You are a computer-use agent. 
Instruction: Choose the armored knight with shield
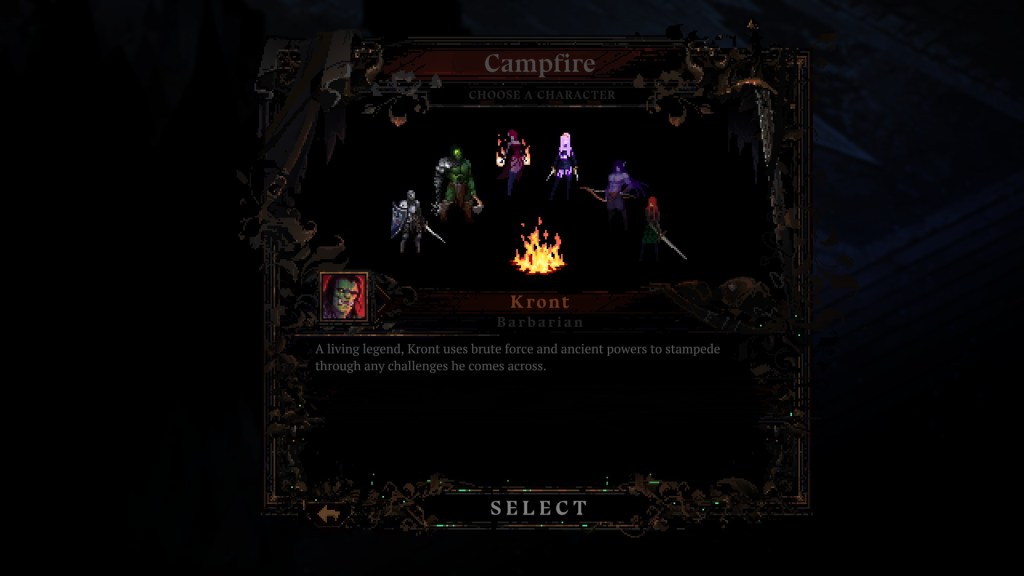click(x=410, y=221)
